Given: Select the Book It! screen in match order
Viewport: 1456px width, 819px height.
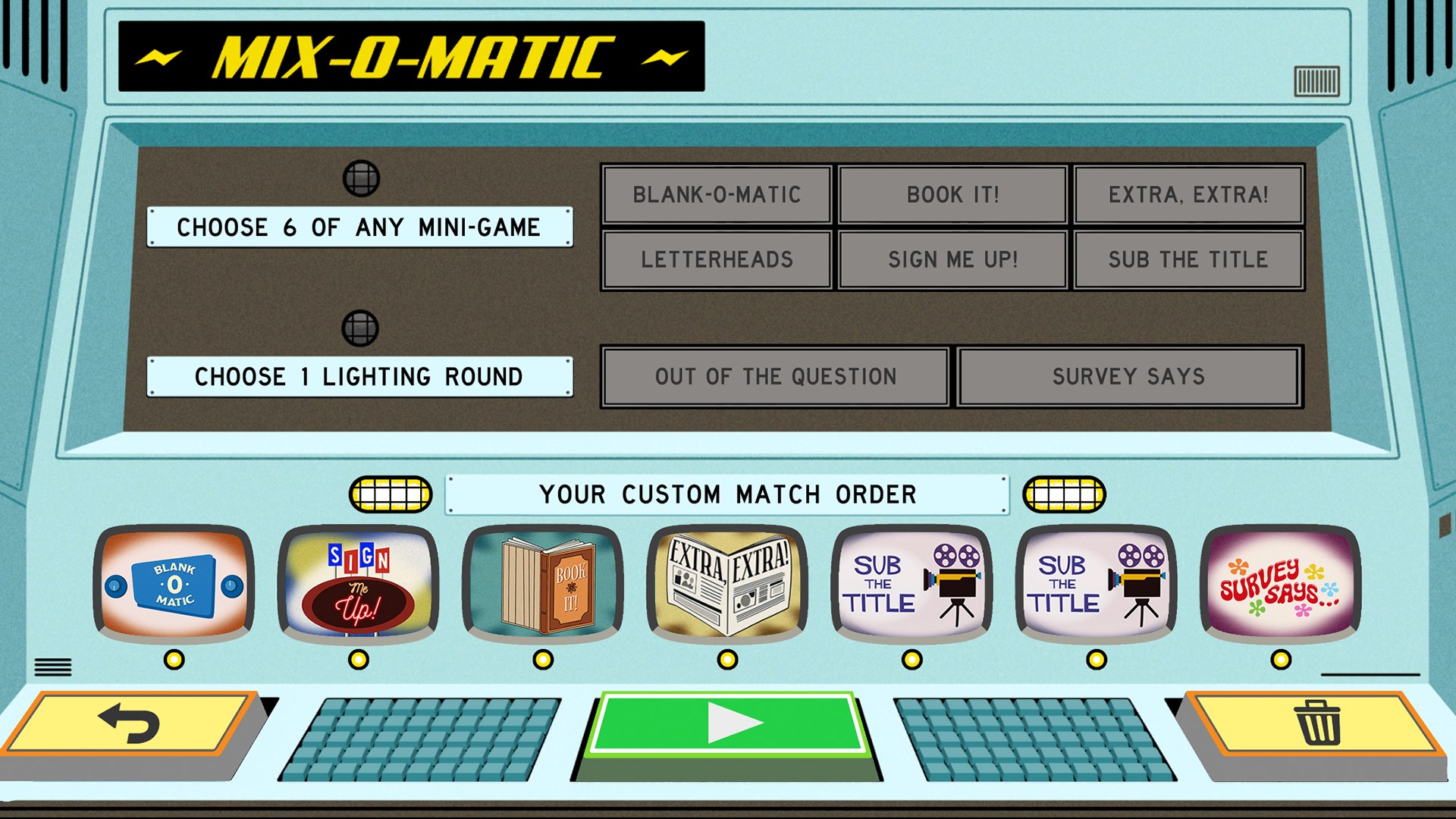Looking at the screenshot, I should (x=543, y=582).
